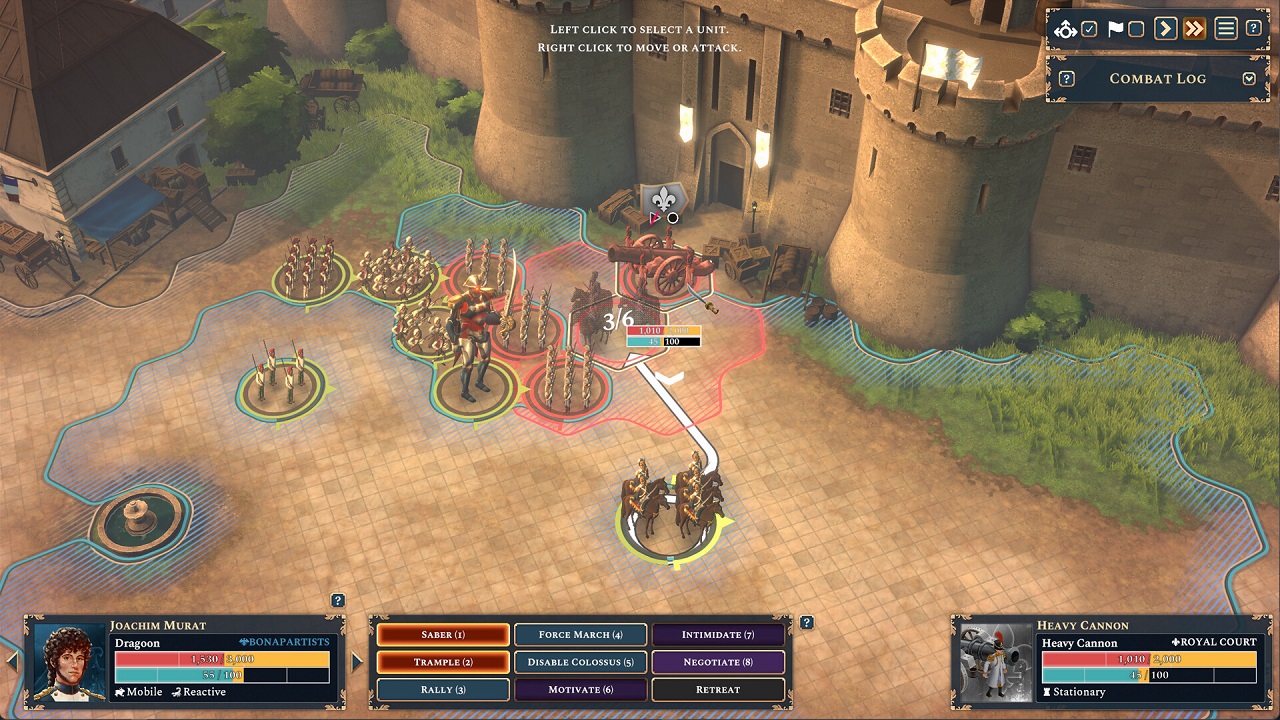Select the Rally ability

coord(443,690)
